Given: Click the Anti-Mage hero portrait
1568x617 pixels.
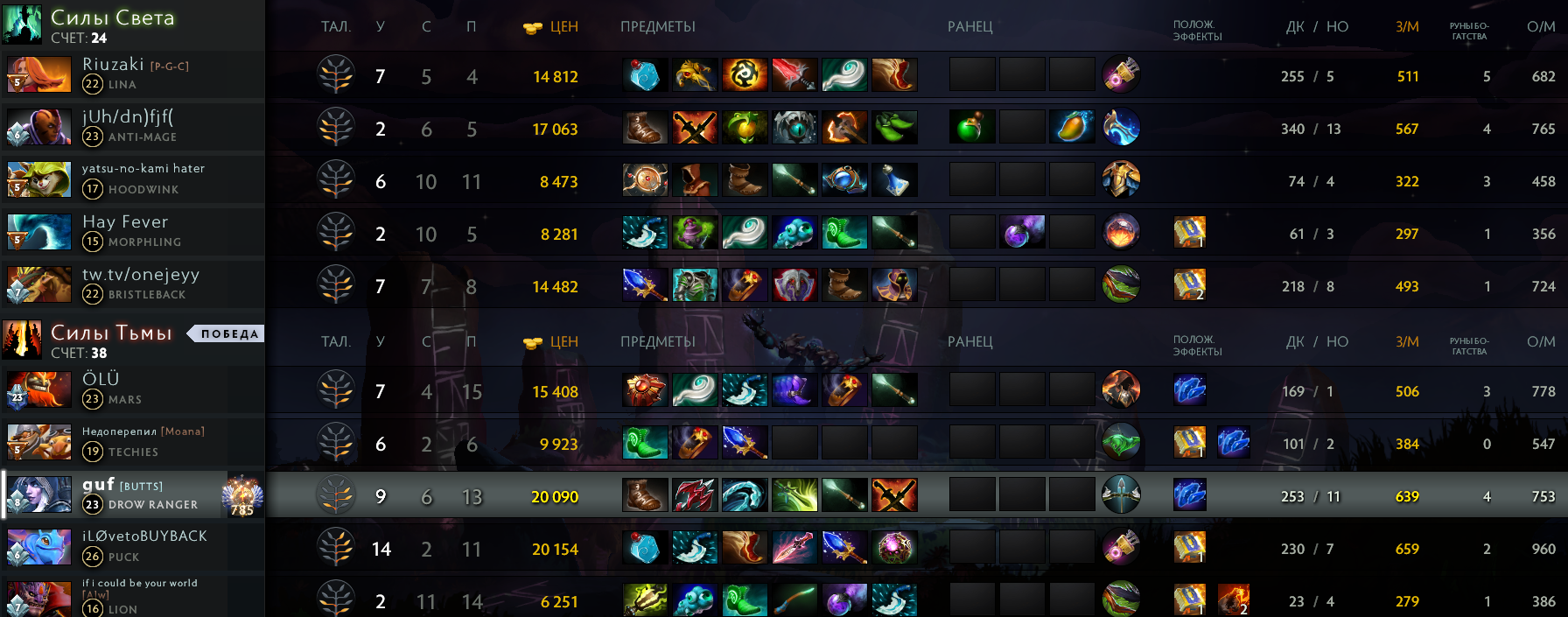Looking at the screenshot, I should 38,128.
